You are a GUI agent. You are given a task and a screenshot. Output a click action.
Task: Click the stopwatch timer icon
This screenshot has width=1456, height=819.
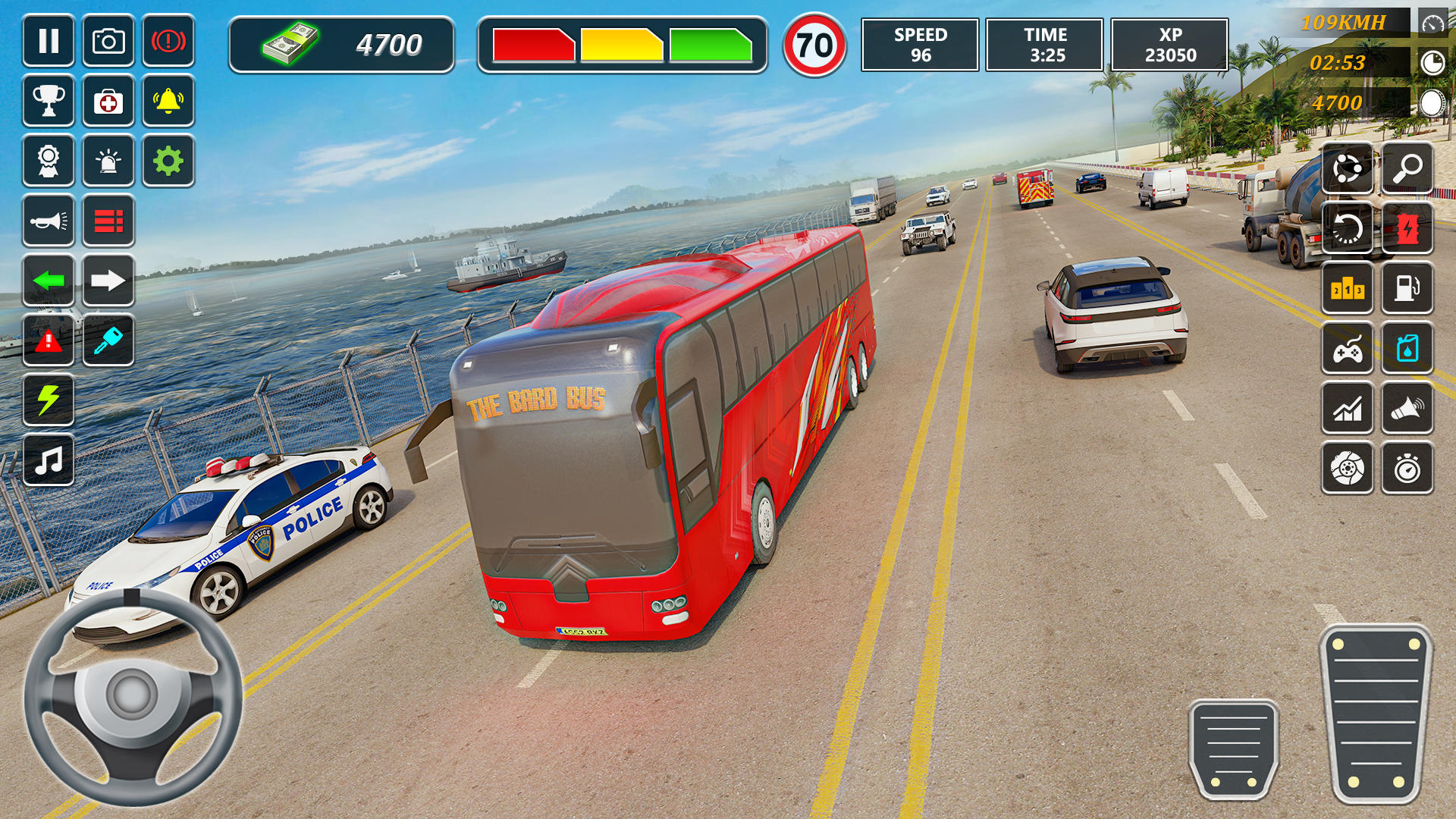point(1407,469)
